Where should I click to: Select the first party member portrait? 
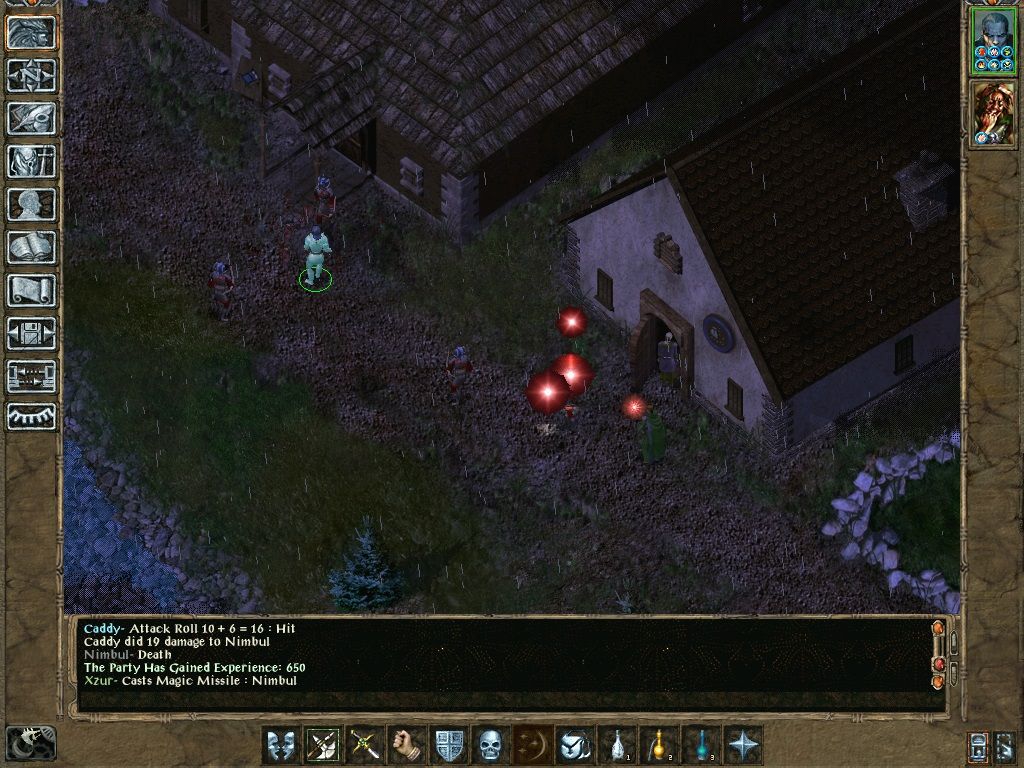pos(993,41)
